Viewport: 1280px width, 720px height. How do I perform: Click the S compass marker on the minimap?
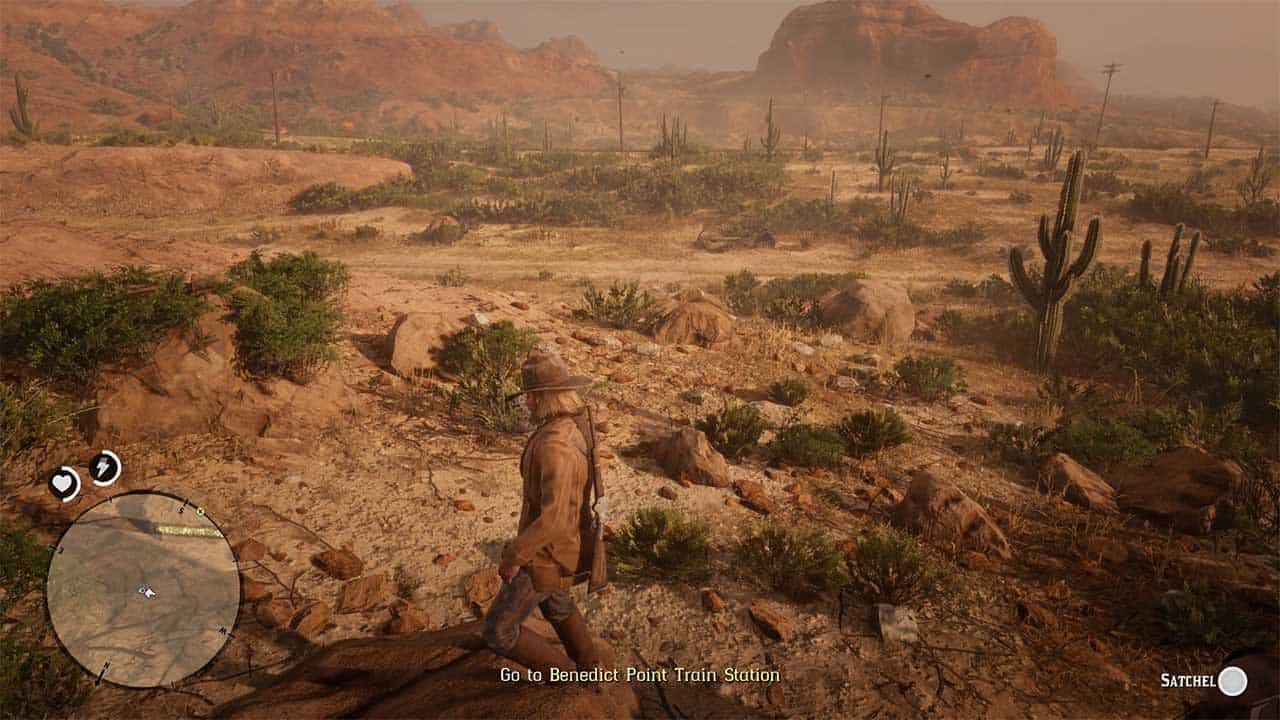pyautogui.click(x=182, y=508)
